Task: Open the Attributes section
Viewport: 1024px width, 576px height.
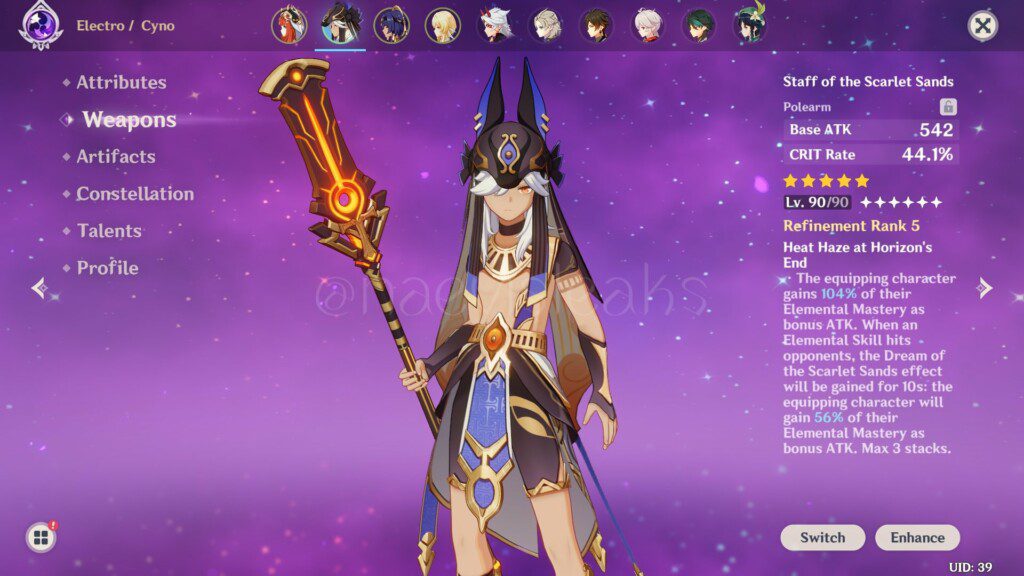Action: coord(121,83)
